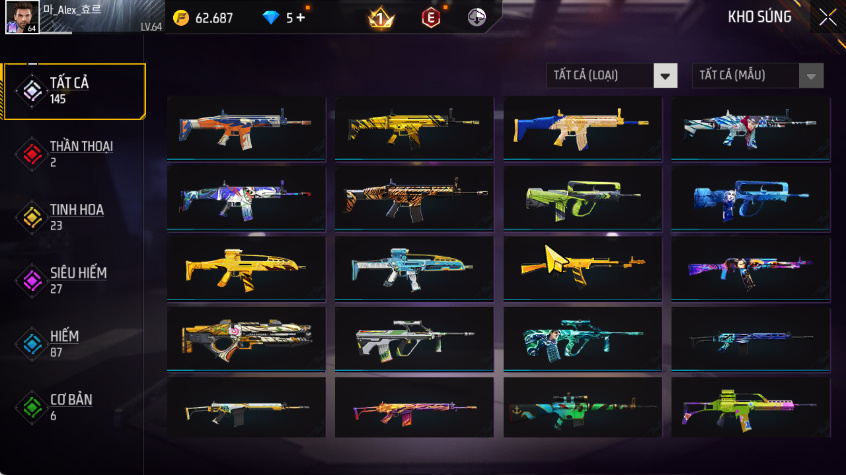Viewport: 846px width, 475px height.
Task: Choose the solid orange XM8 skin
Action: (246, 267)
